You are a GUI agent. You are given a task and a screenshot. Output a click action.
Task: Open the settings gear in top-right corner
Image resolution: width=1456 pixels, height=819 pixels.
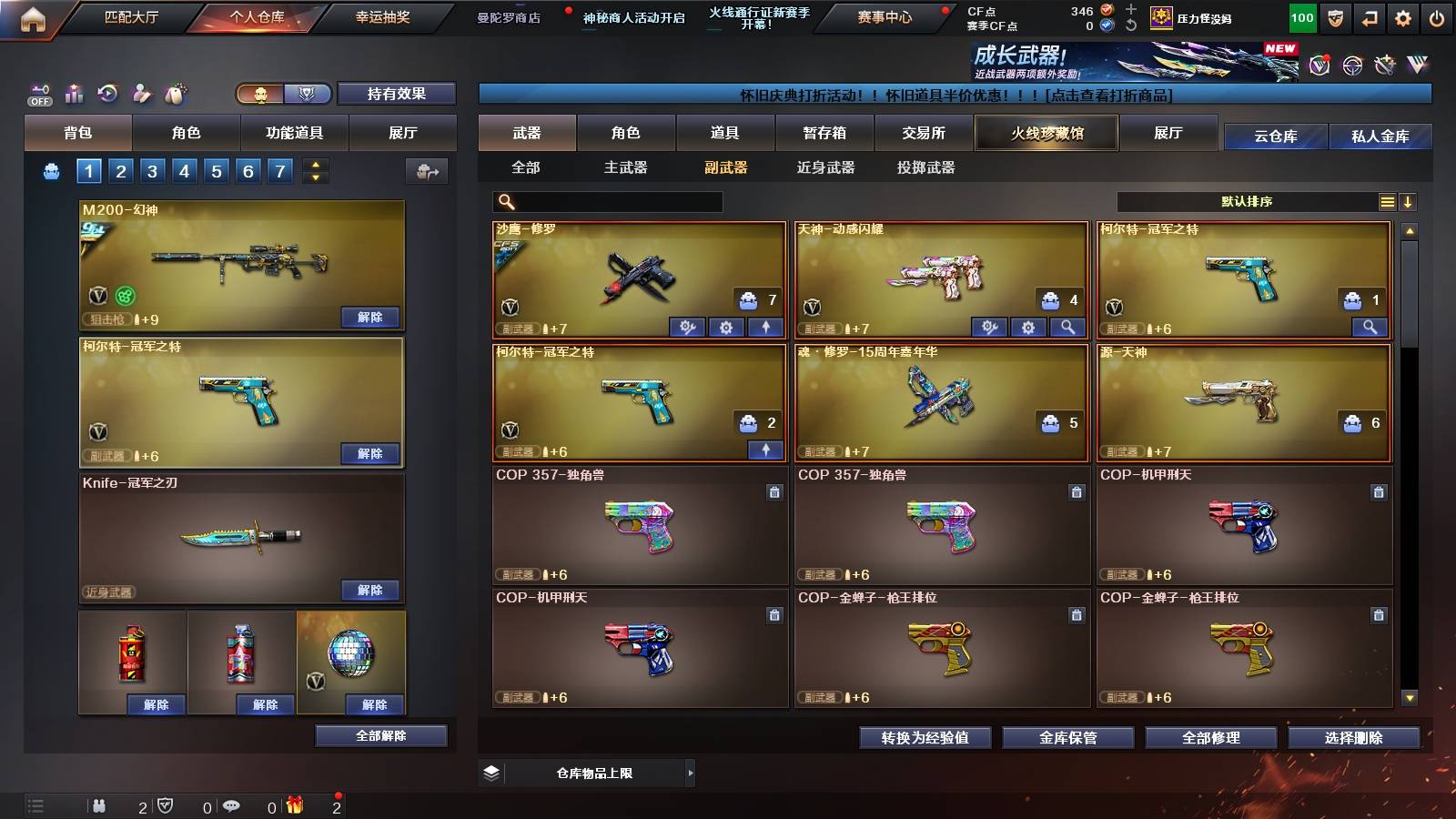[x=1402, y=17]
